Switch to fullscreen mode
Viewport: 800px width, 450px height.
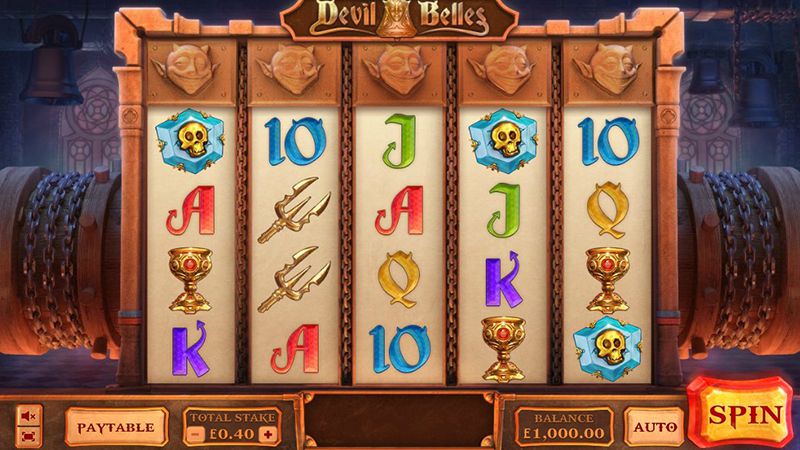tap(28, 435)
